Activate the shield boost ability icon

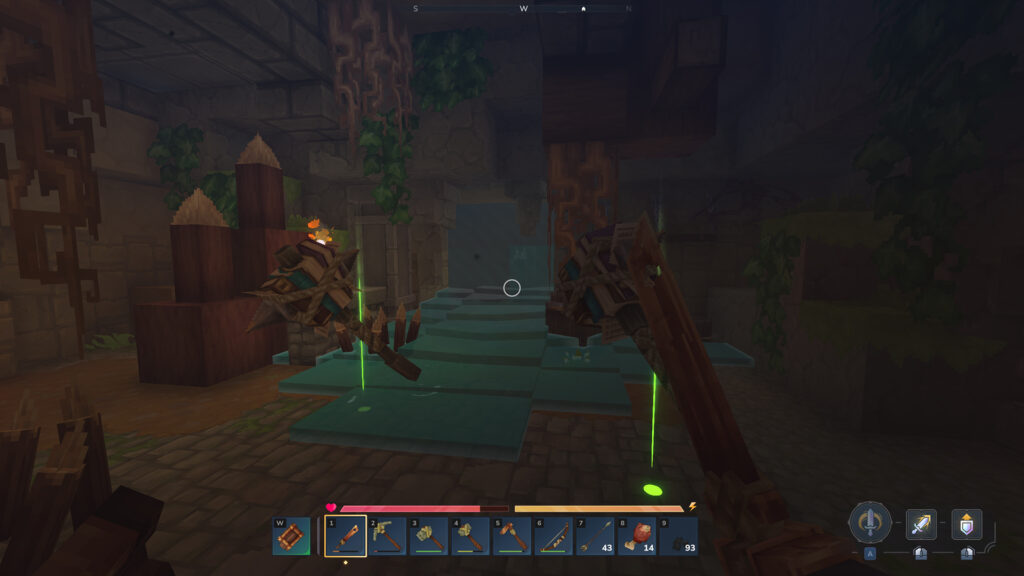coord(966,524)
